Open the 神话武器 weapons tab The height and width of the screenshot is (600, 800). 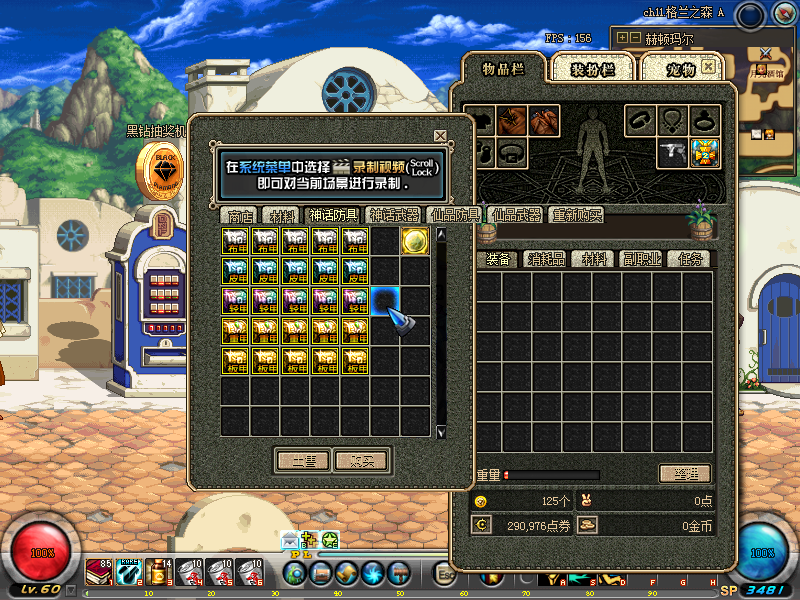(393, 215)
